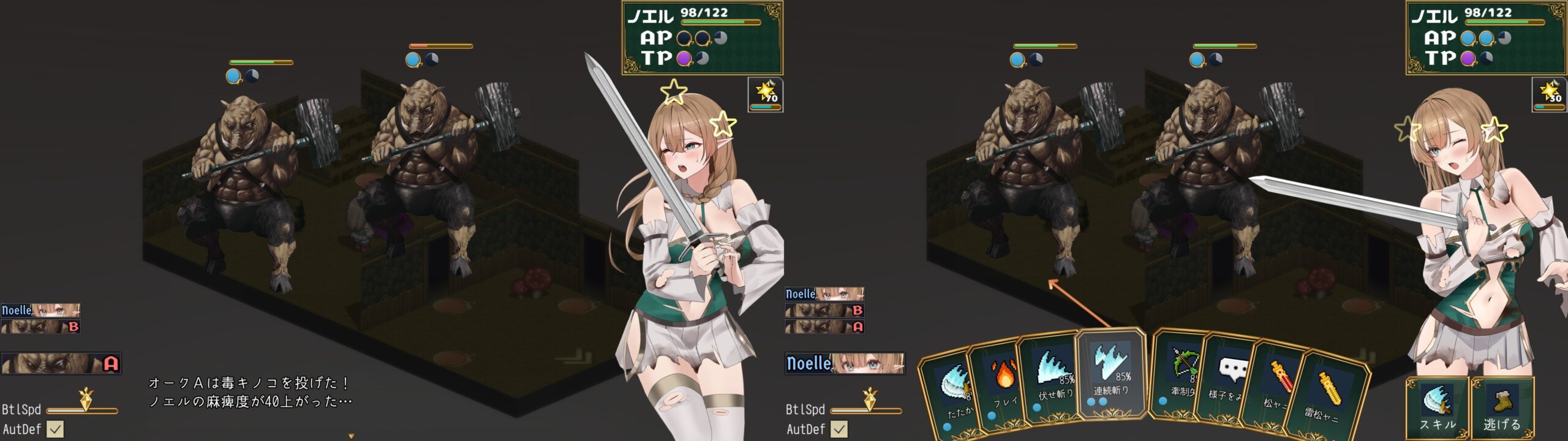Open the スキル skill menu
1568x441 pixels.
click(1437, 408)
